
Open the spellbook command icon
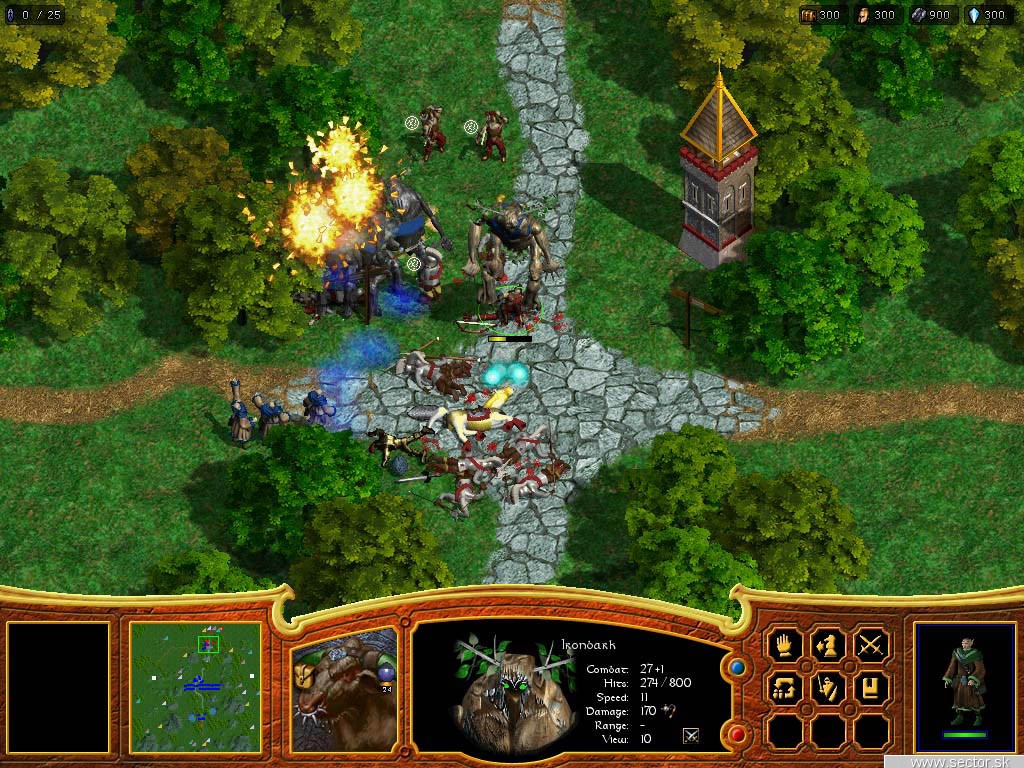[x=872, y=689]
